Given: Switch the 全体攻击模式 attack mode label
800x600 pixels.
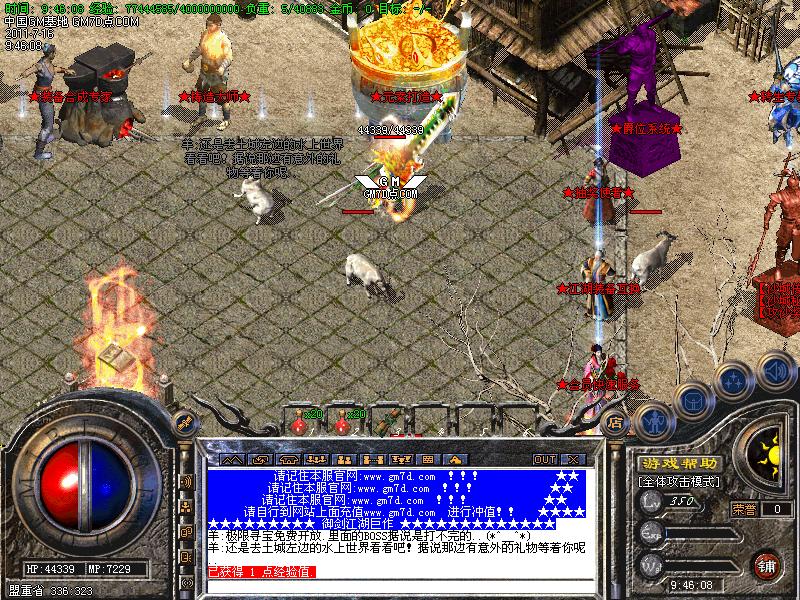Looking at the screenshot, I should [679, 481].
